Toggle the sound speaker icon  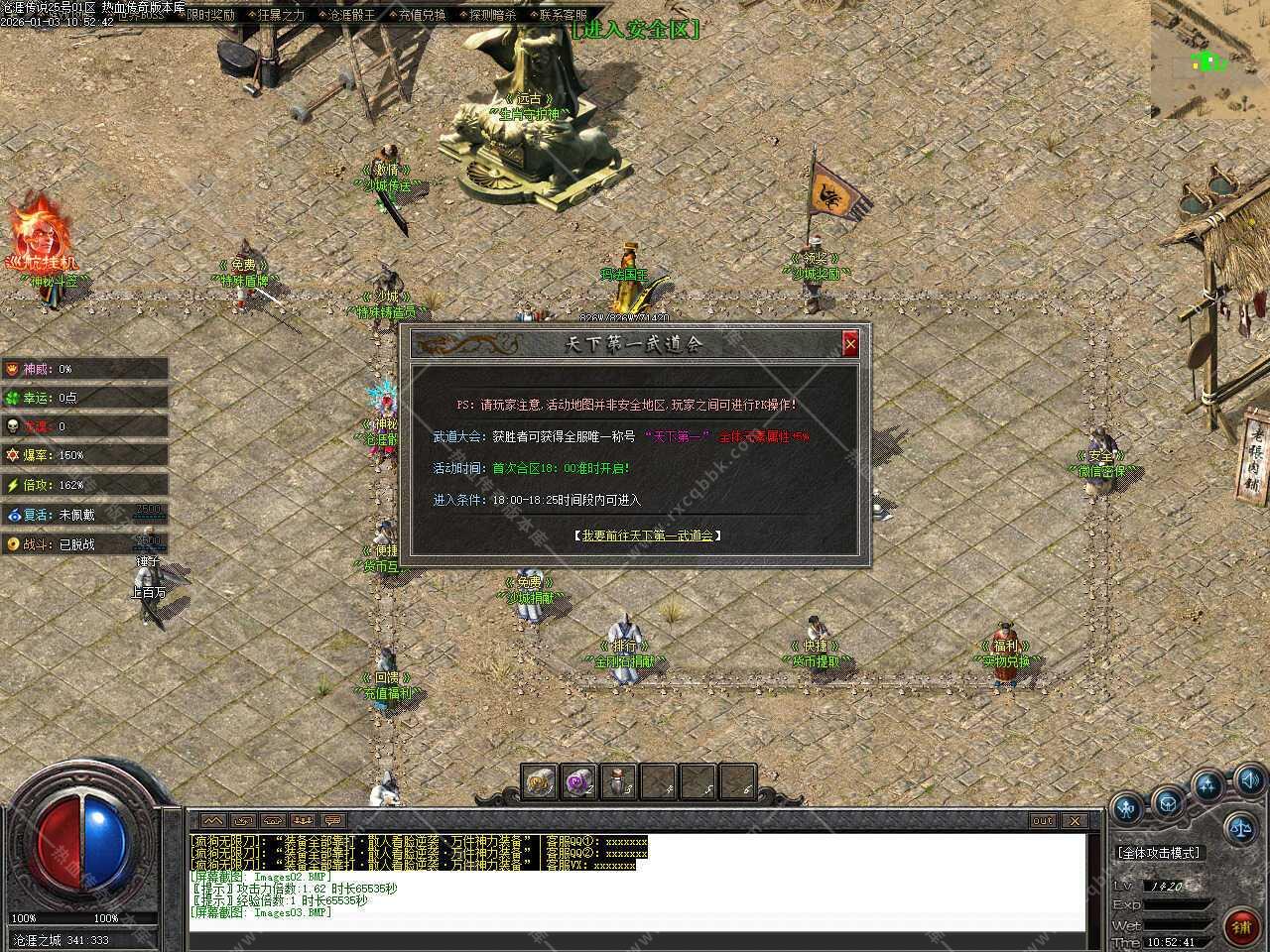(x=1248, y=779)
